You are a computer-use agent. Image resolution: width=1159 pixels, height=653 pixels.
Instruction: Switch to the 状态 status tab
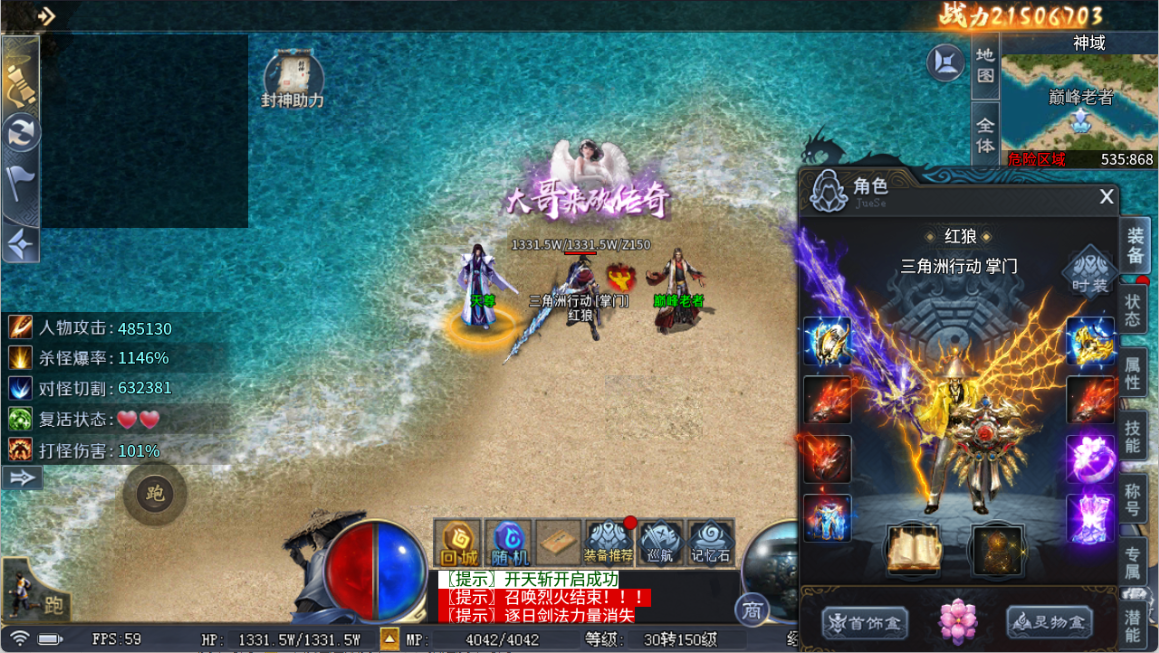coord(1133,310)
